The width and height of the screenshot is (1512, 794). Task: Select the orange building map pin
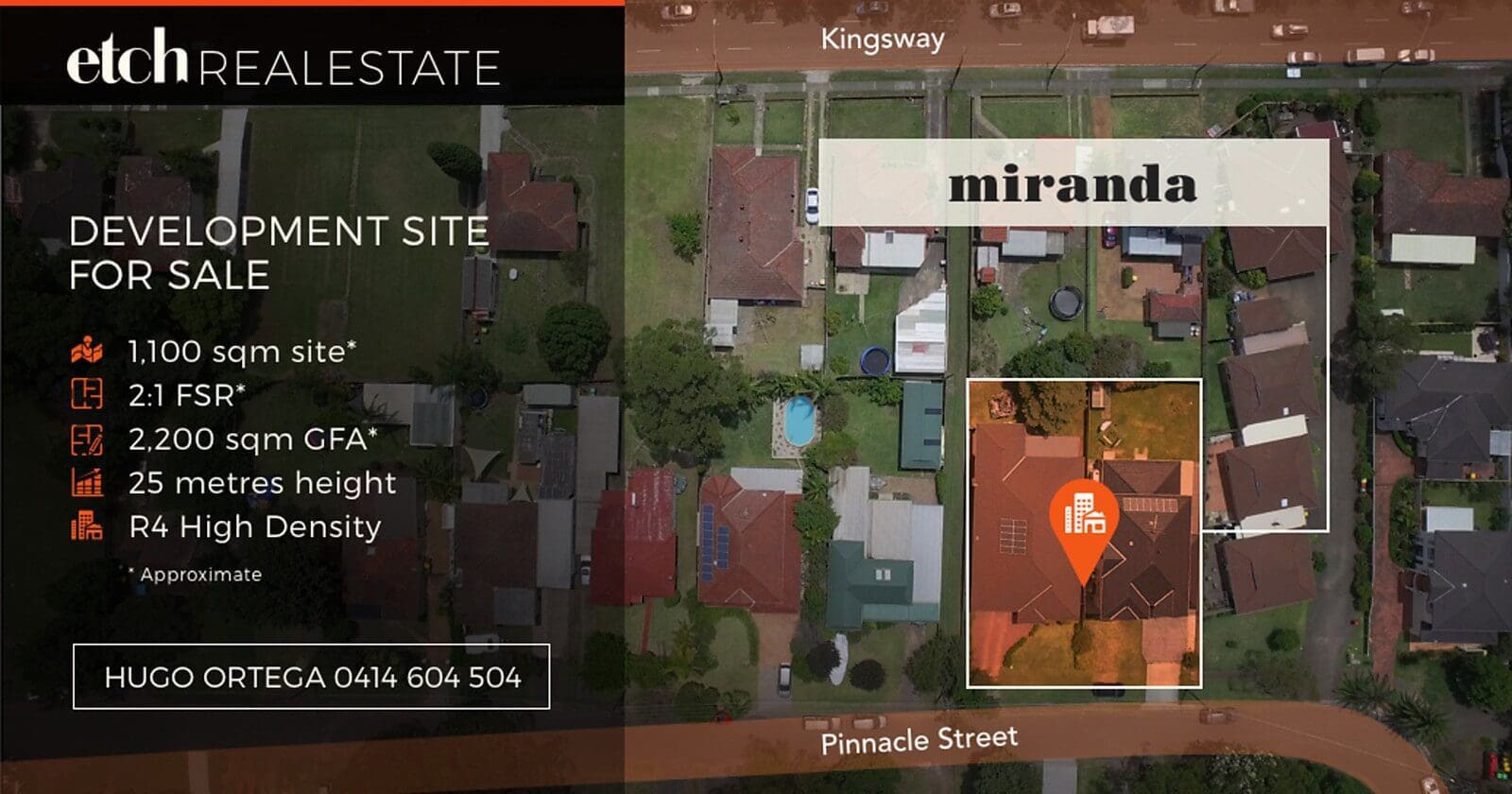pyautogui.click(x=1084, y=518)
